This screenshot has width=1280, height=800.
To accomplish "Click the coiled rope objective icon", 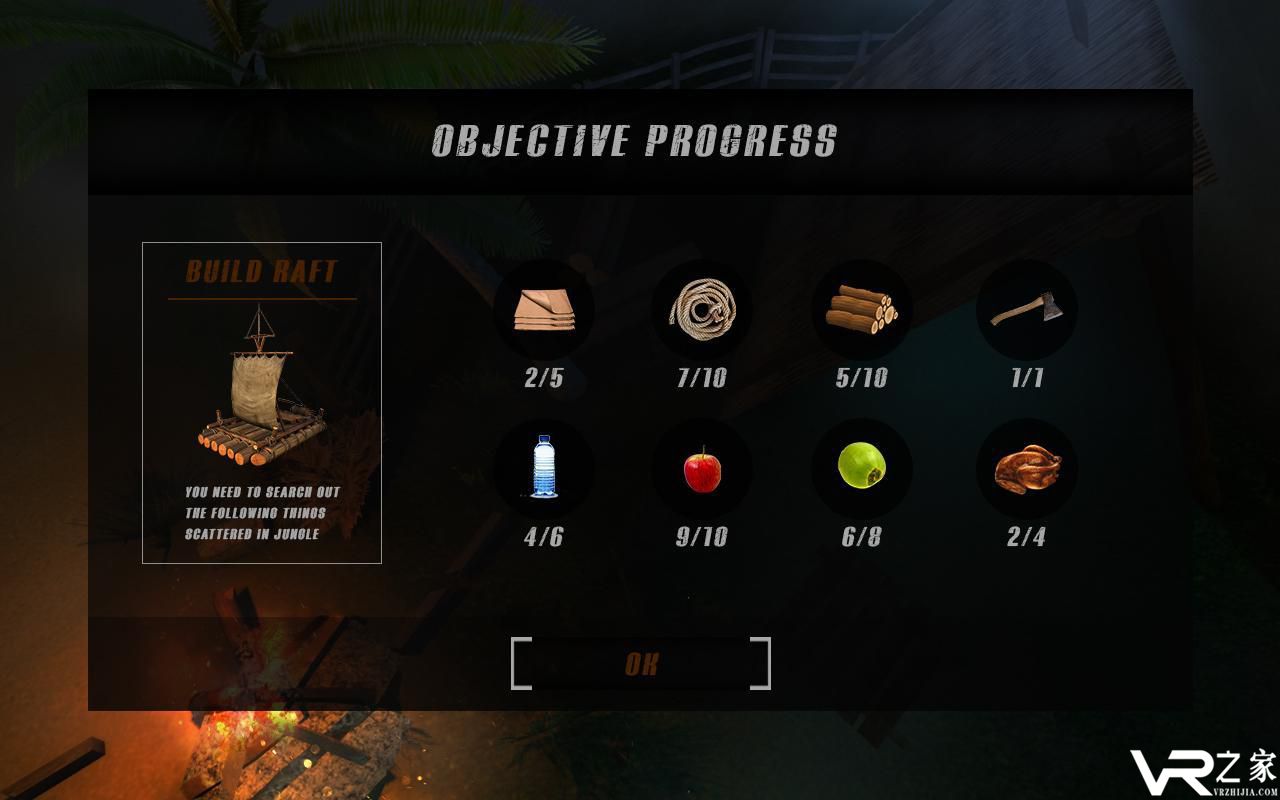I will pos(702,309).
